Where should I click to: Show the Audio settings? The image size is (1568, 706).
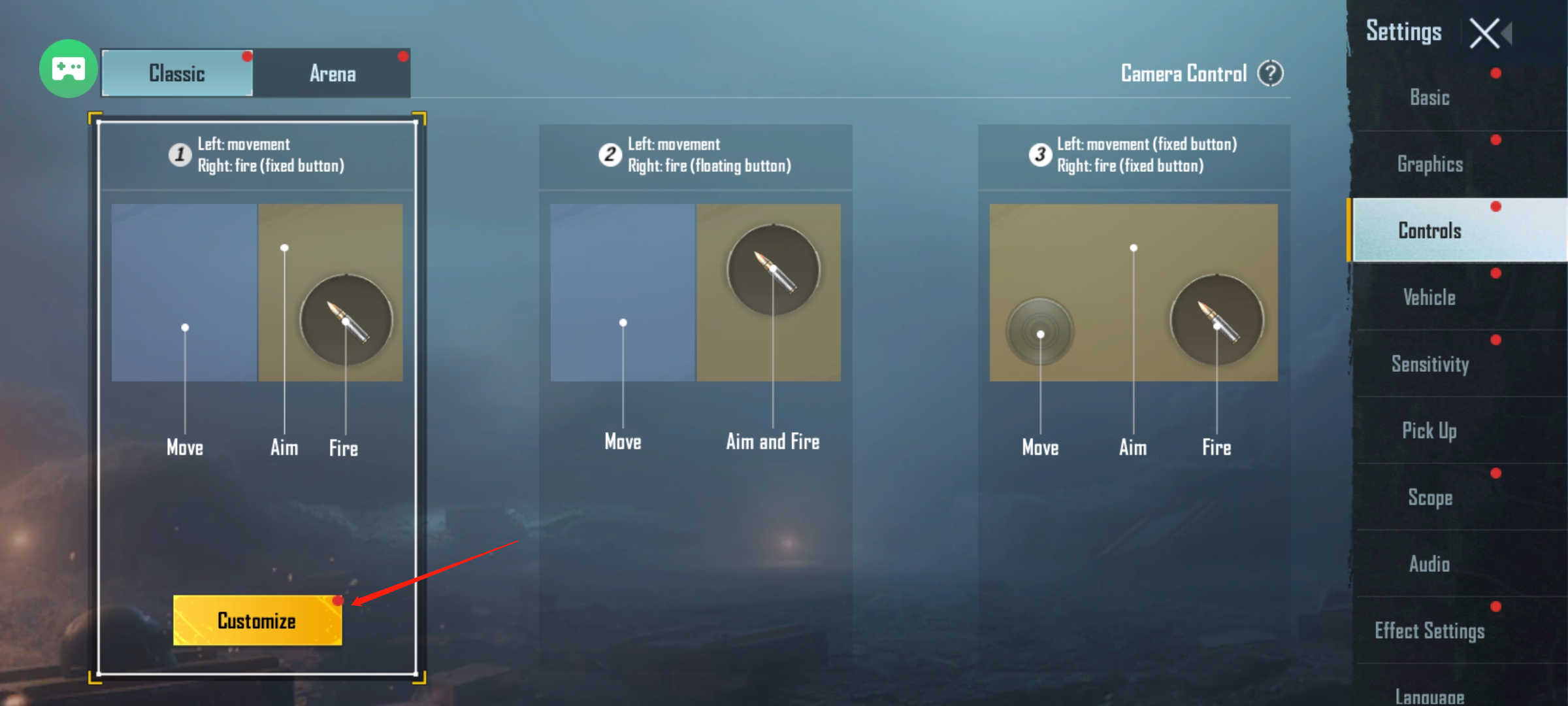[1429, 564]
